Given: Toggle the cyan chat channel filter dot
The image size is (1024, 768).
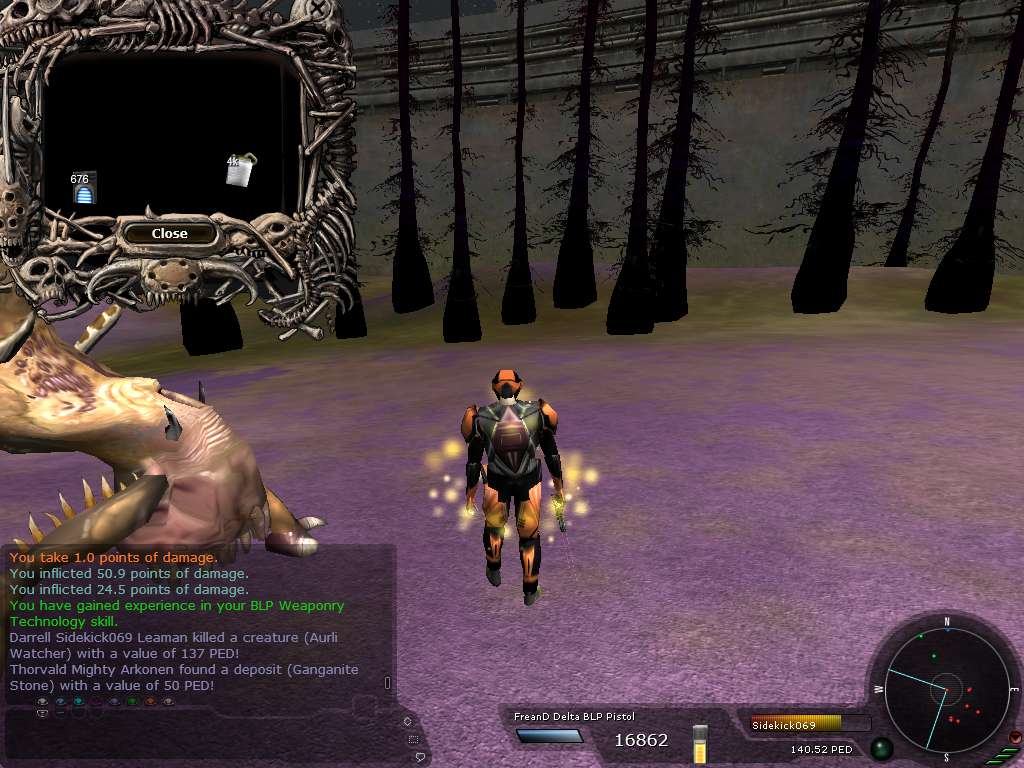Looking at the screenshot, I should (x=78, y=702).
